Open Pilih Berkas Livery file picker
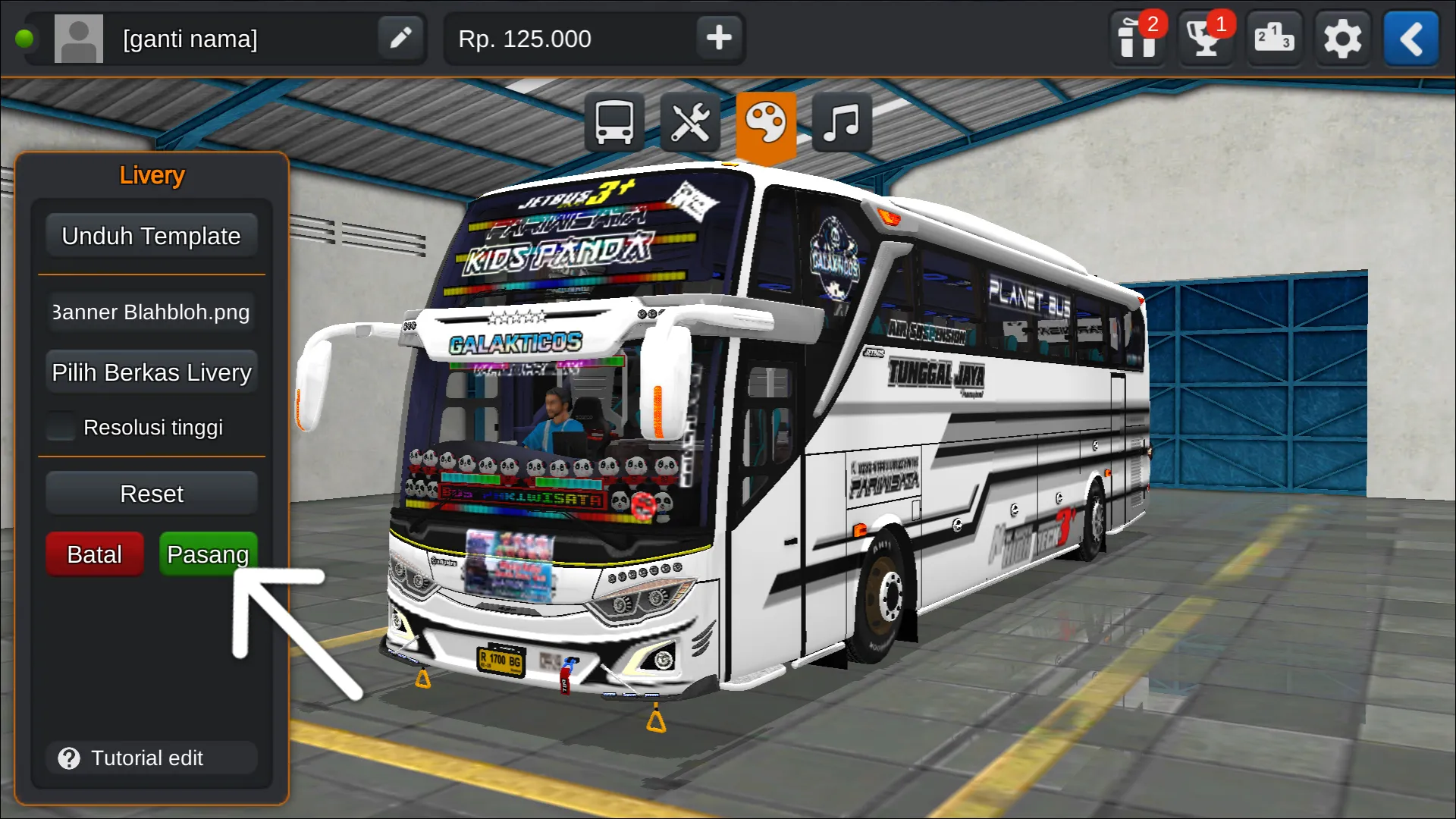The height and width of the screenshot is (819, 1456). tap(151, 373)
